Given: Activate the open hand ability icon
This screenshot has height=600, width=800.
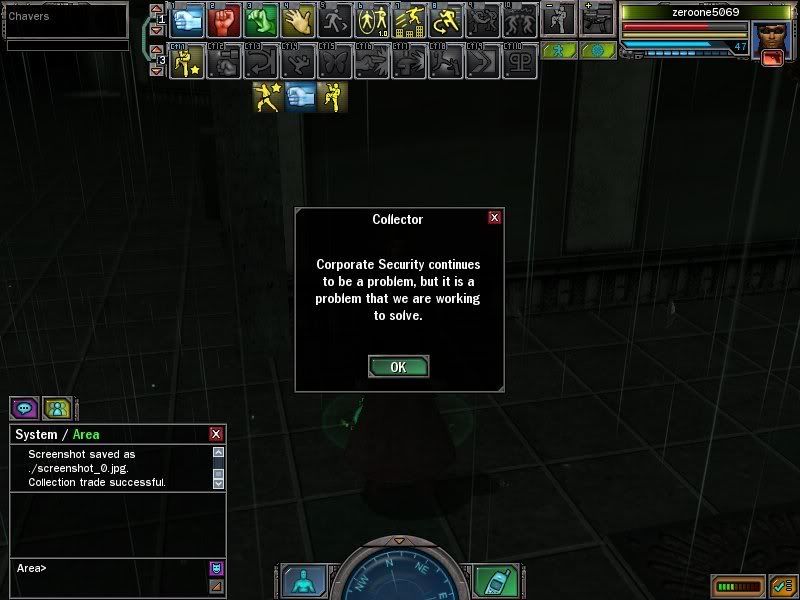Looking at the screenshot, I should click(299, 19).
